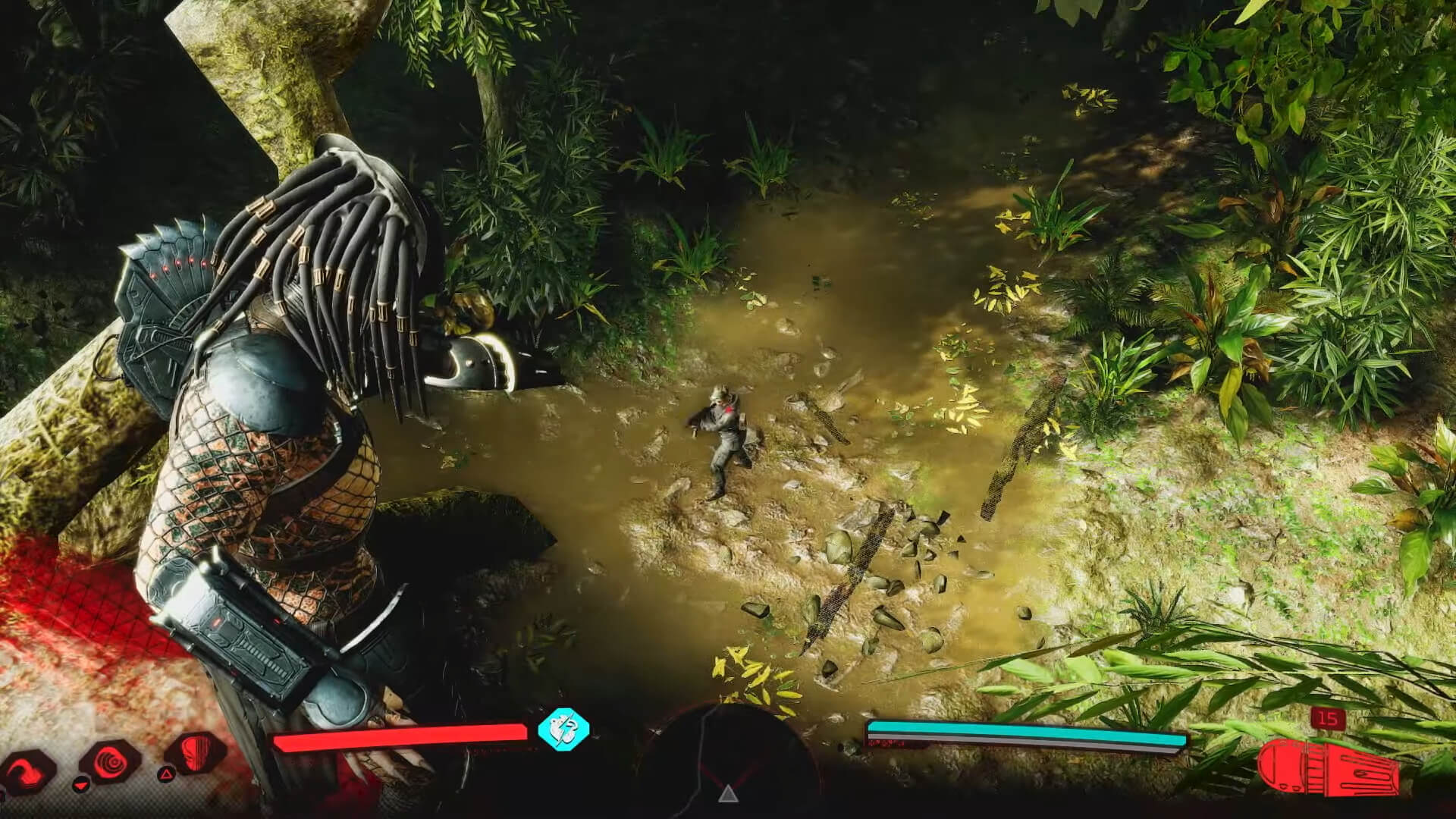The height and width of the screenshot is (819, 1456).
Task: Expand the ability tray using the red downward chevron
Action: 81,786
